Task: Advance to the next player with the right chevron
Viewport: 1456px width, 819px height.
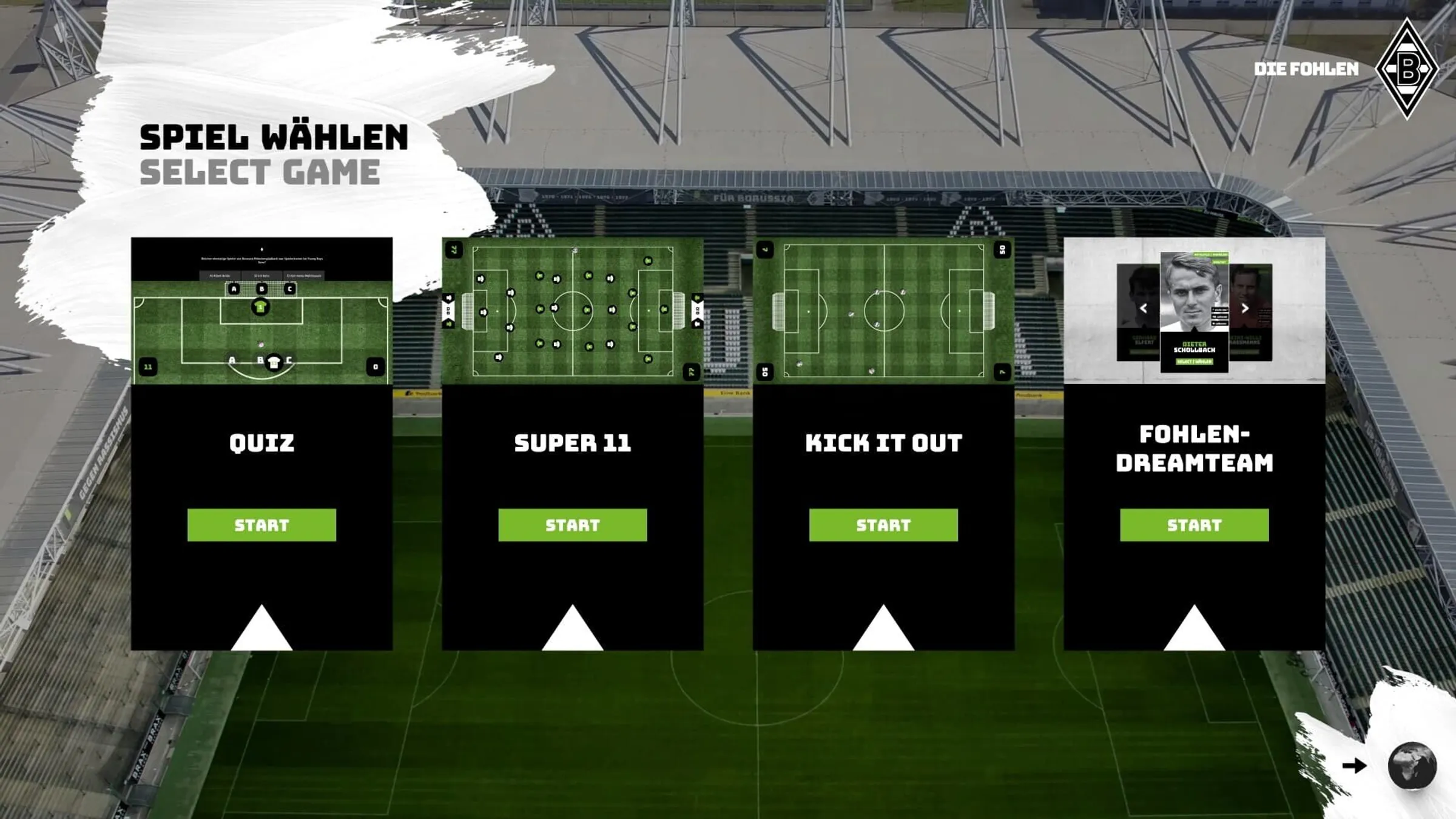Action: 1245,309
